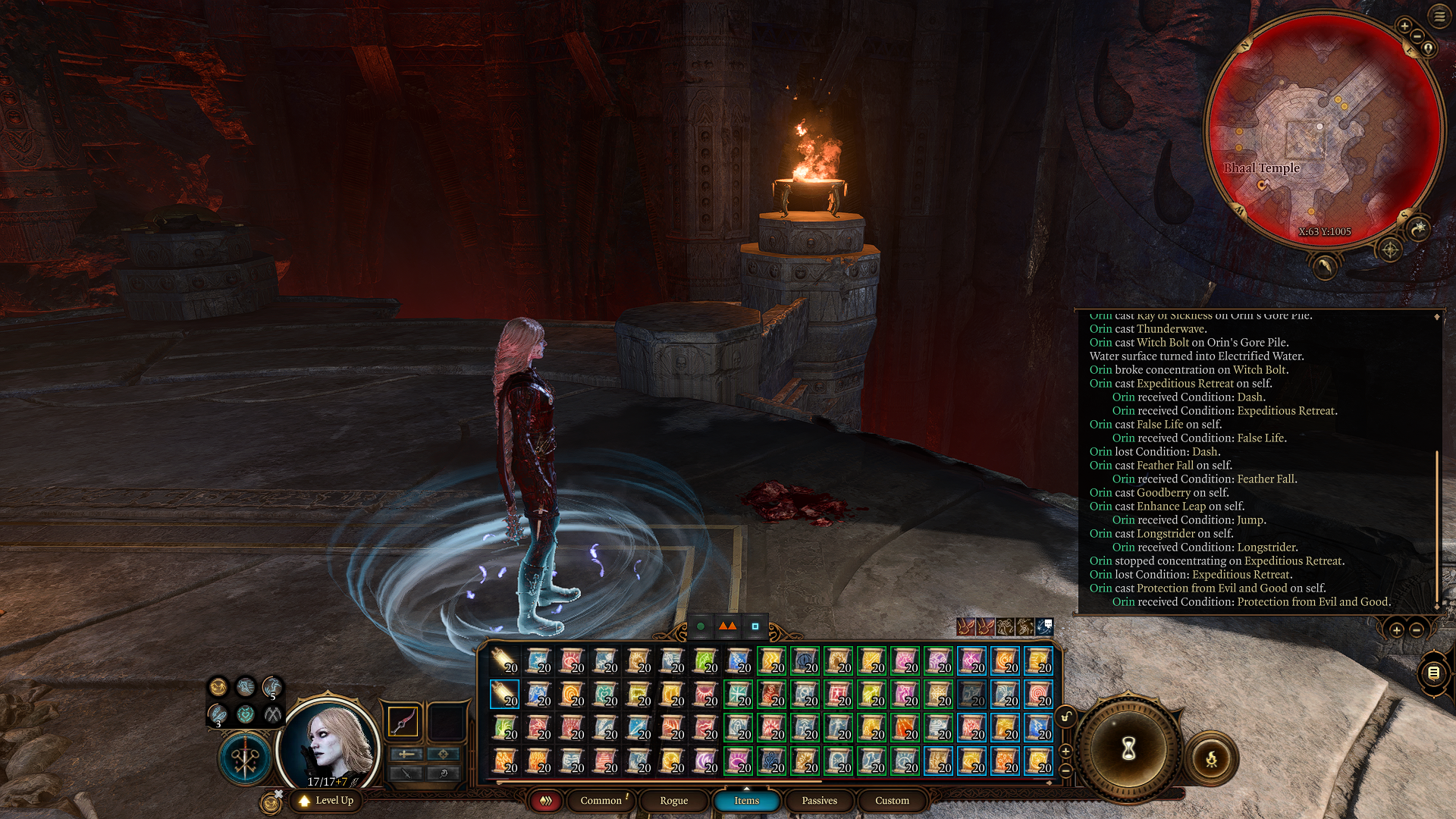This screenshot has width=1456, height=819.
Task: Click the Level Up button
Action: pyautogui.click(x=327, y=801)
